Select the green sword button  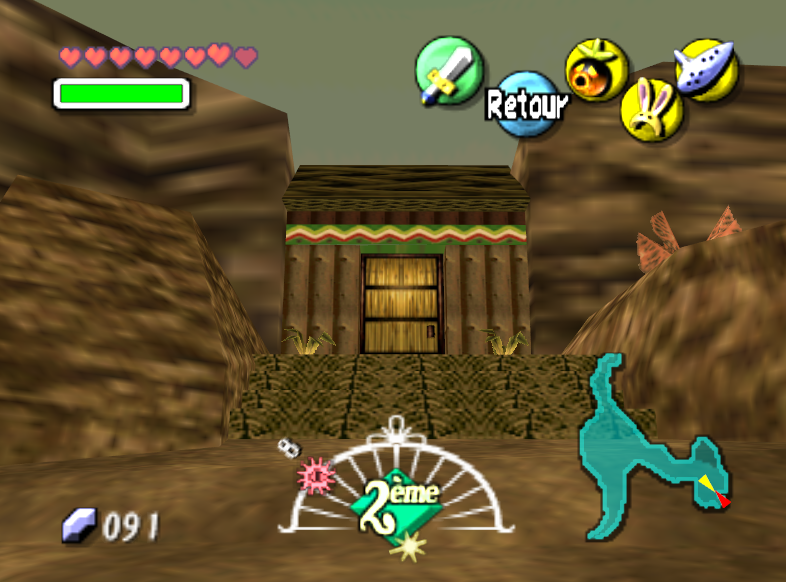pos(449,70)
